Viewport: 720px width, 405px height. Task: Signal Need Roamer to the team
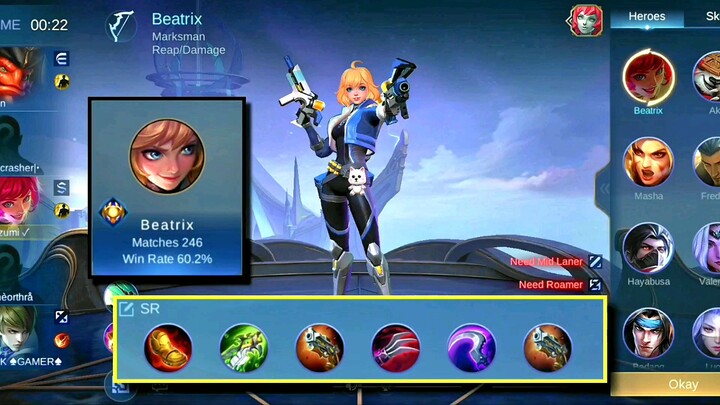(x=595, y=285)
